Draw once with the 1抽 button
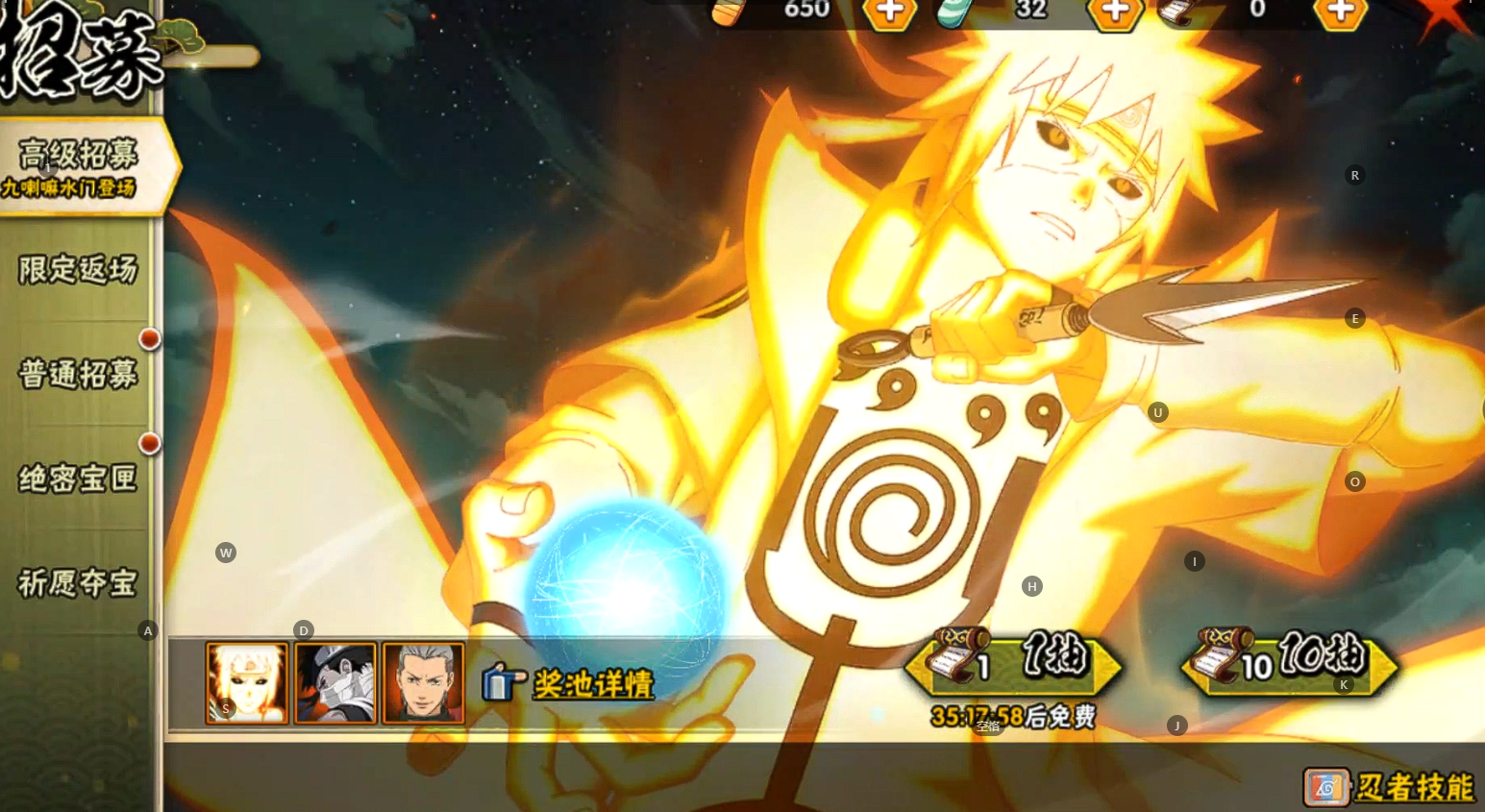Image resolution: width=1485 pixels, height=812 pixels. 1013,661
